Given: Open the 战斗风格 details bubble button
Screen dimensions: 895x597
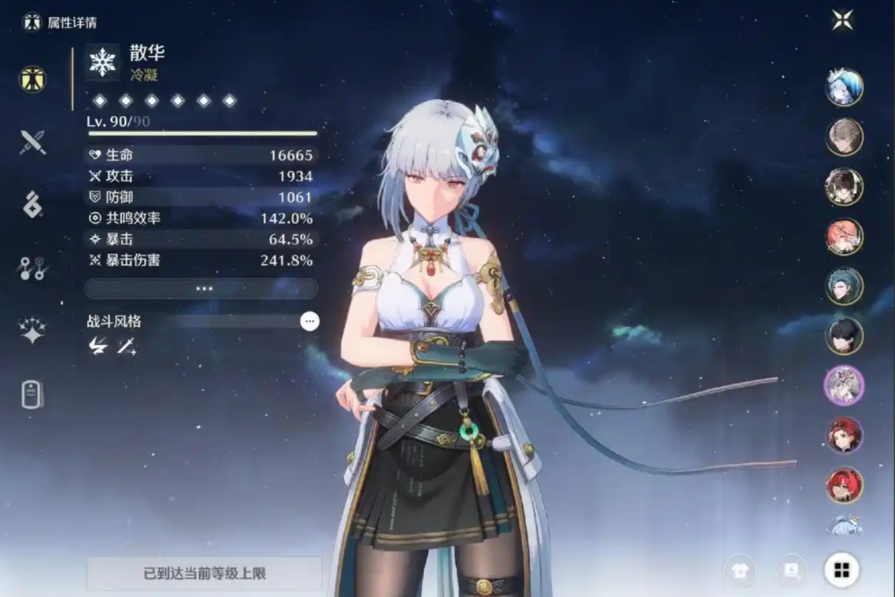Looking at the screenshot, I should pos(310,321).
